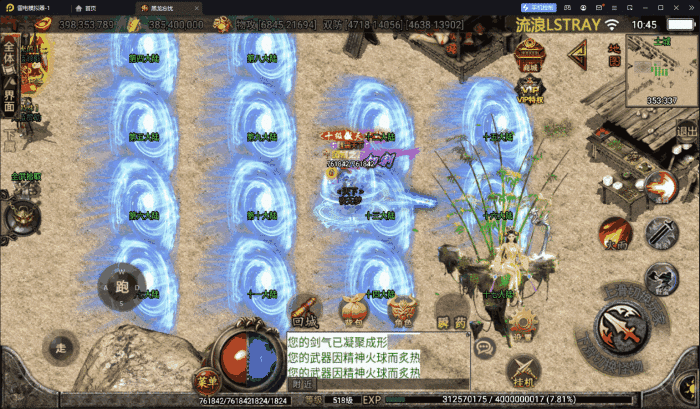700x409 pixels.
Task: Cast the fire blast skill
Action: click(x=659, y=186)
